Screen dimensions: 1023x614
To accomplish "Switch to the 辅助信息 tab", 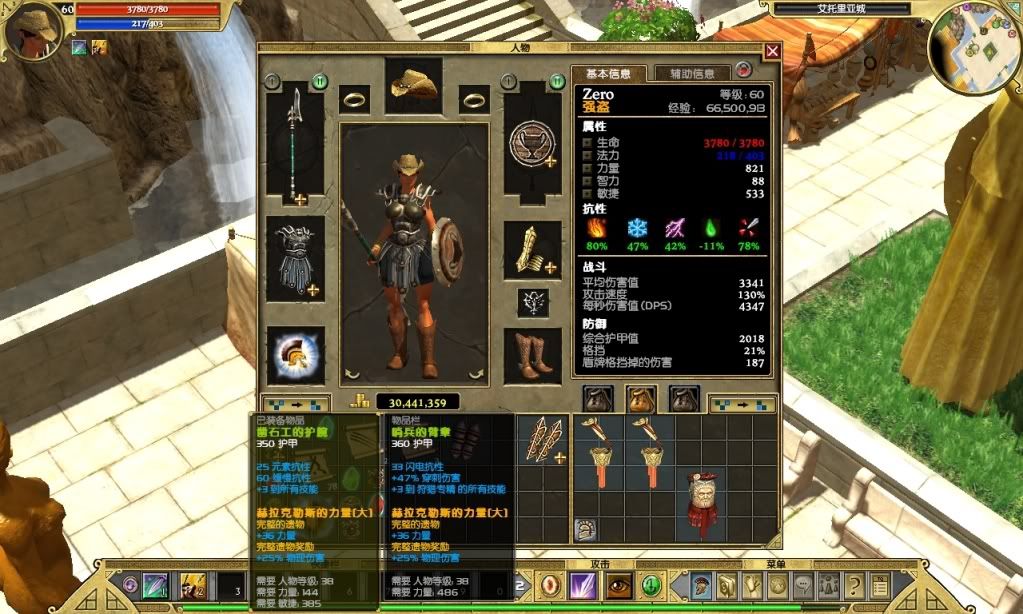I will 692,73.
